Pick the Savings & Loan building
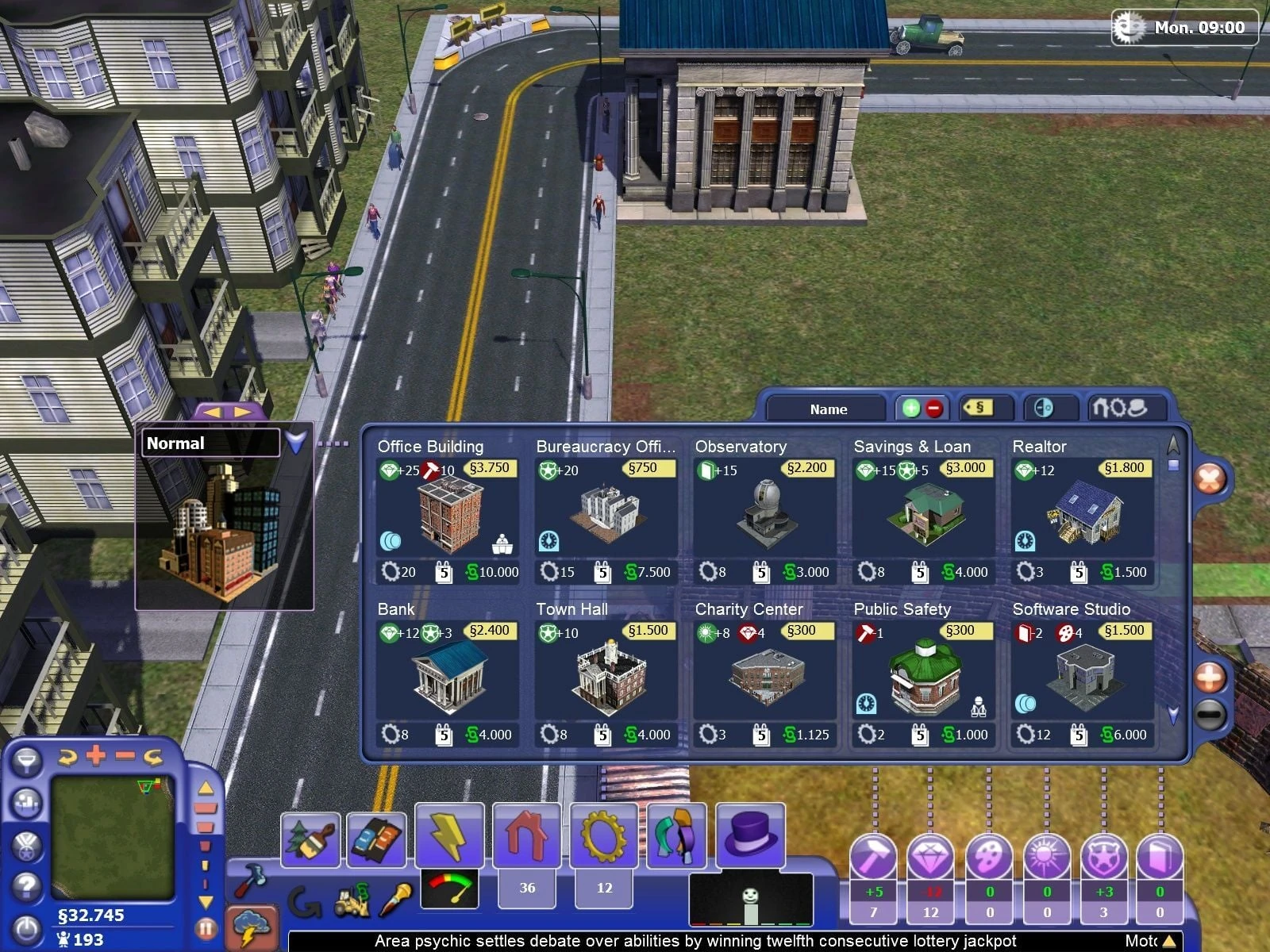 923,512
